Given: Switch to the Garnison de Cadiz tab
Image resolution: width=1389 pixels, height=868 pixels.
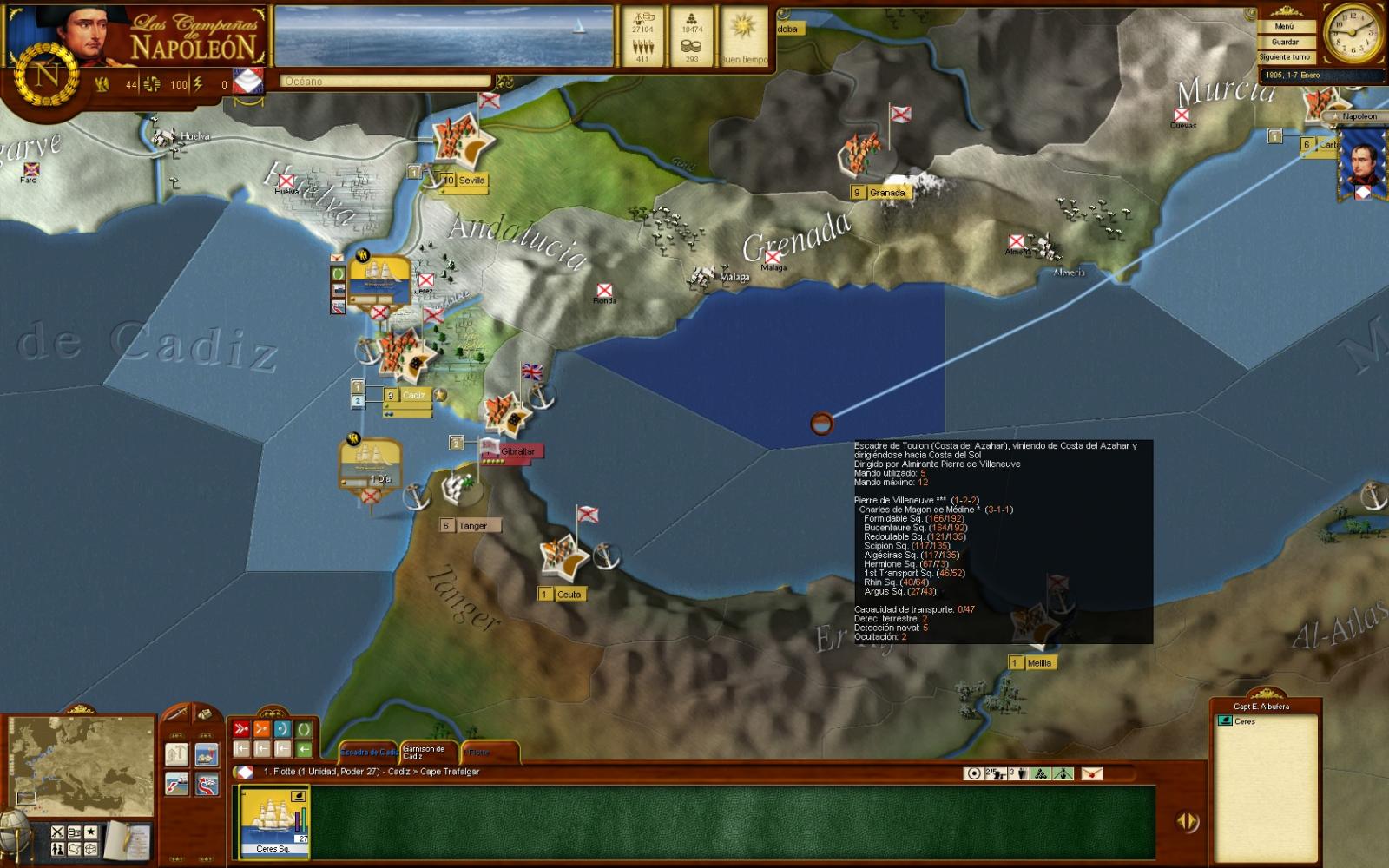Looking at the screenshot, I should [425, 753].
